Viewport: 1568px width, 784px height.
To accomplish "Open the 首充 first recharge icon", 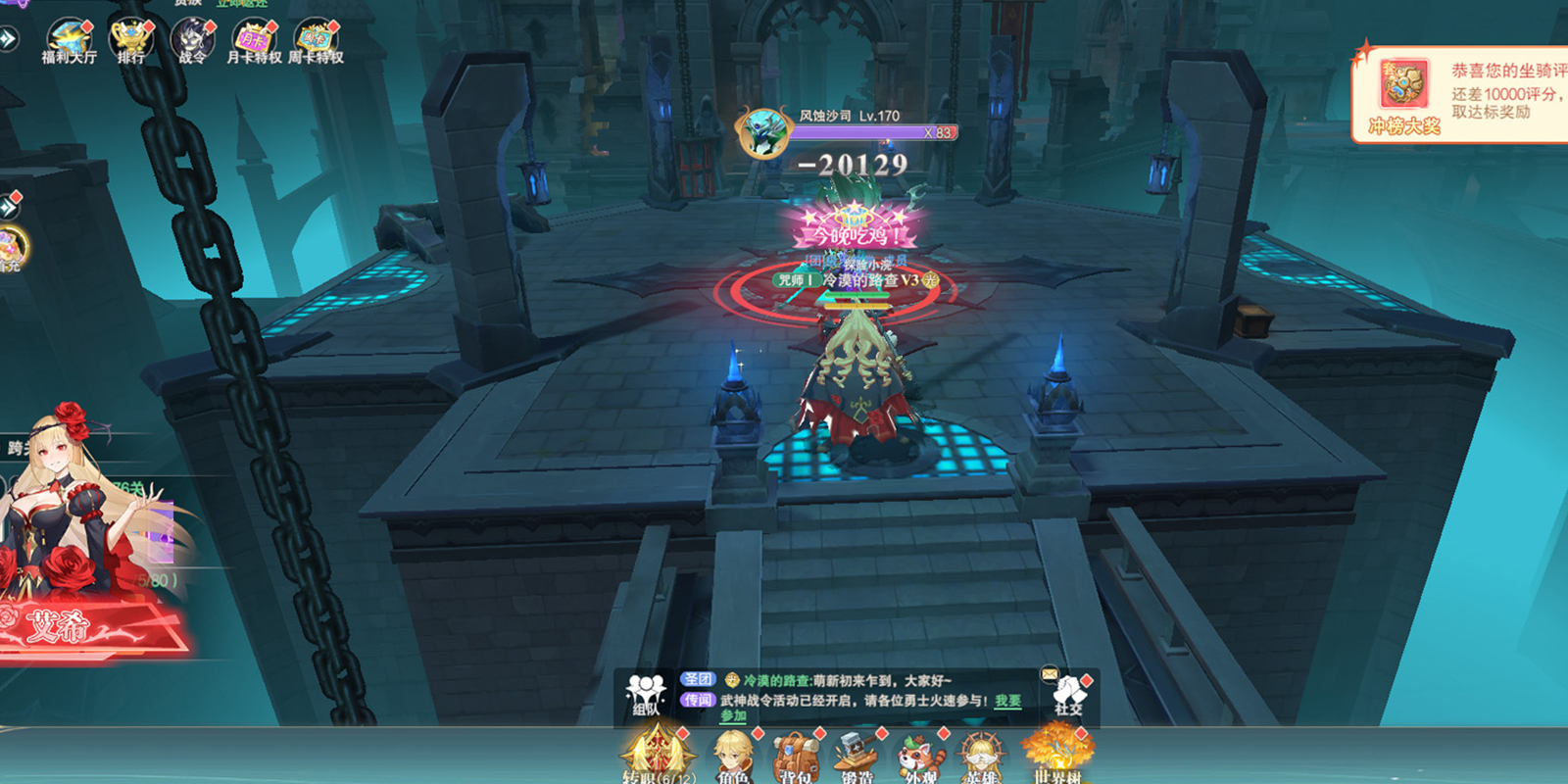I will click(10, 248).
